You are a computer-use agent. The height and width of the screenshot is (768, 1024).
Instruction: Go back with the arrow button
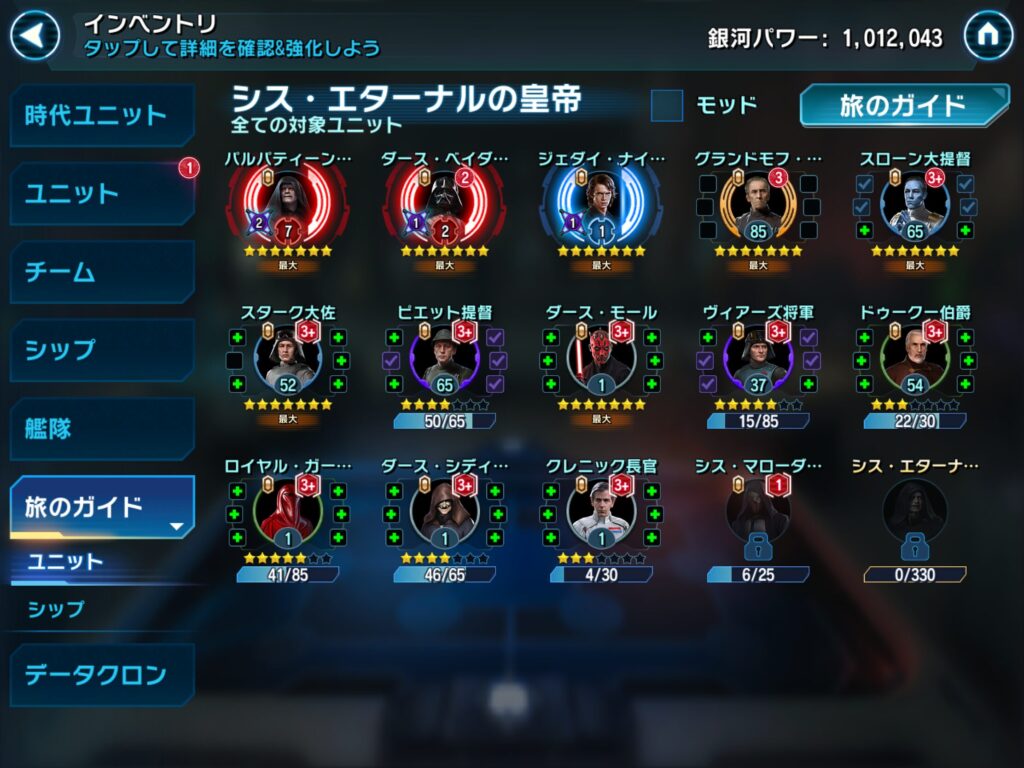coord(36,36)
